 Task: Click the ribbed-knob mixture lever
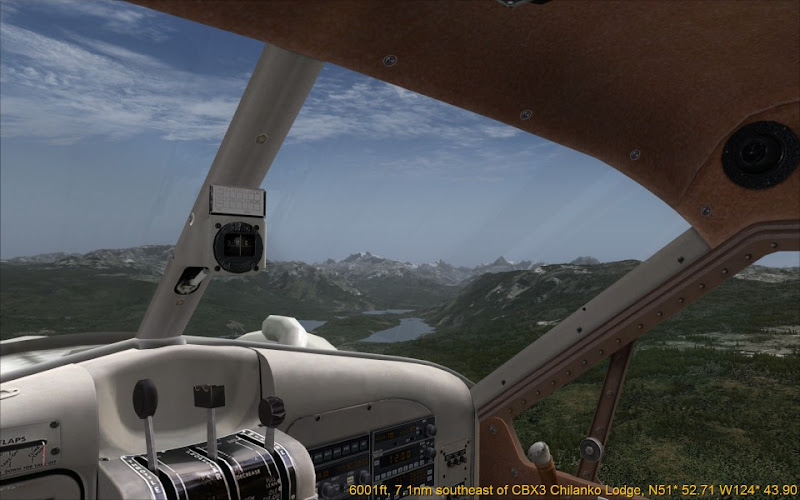(271, 410)
